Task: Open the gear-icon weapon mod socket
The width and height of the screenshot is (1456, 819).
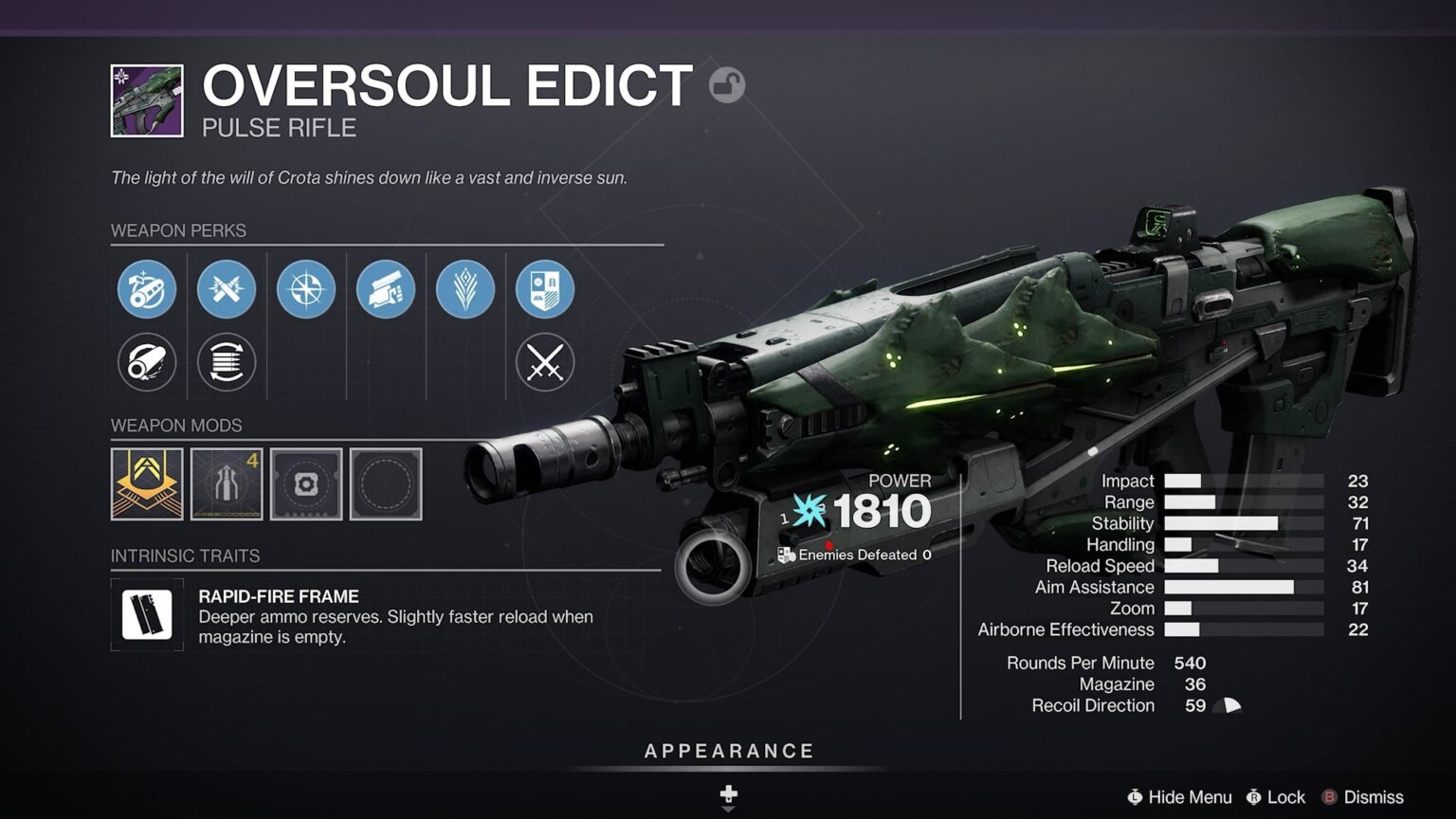Action: (305, 484)
